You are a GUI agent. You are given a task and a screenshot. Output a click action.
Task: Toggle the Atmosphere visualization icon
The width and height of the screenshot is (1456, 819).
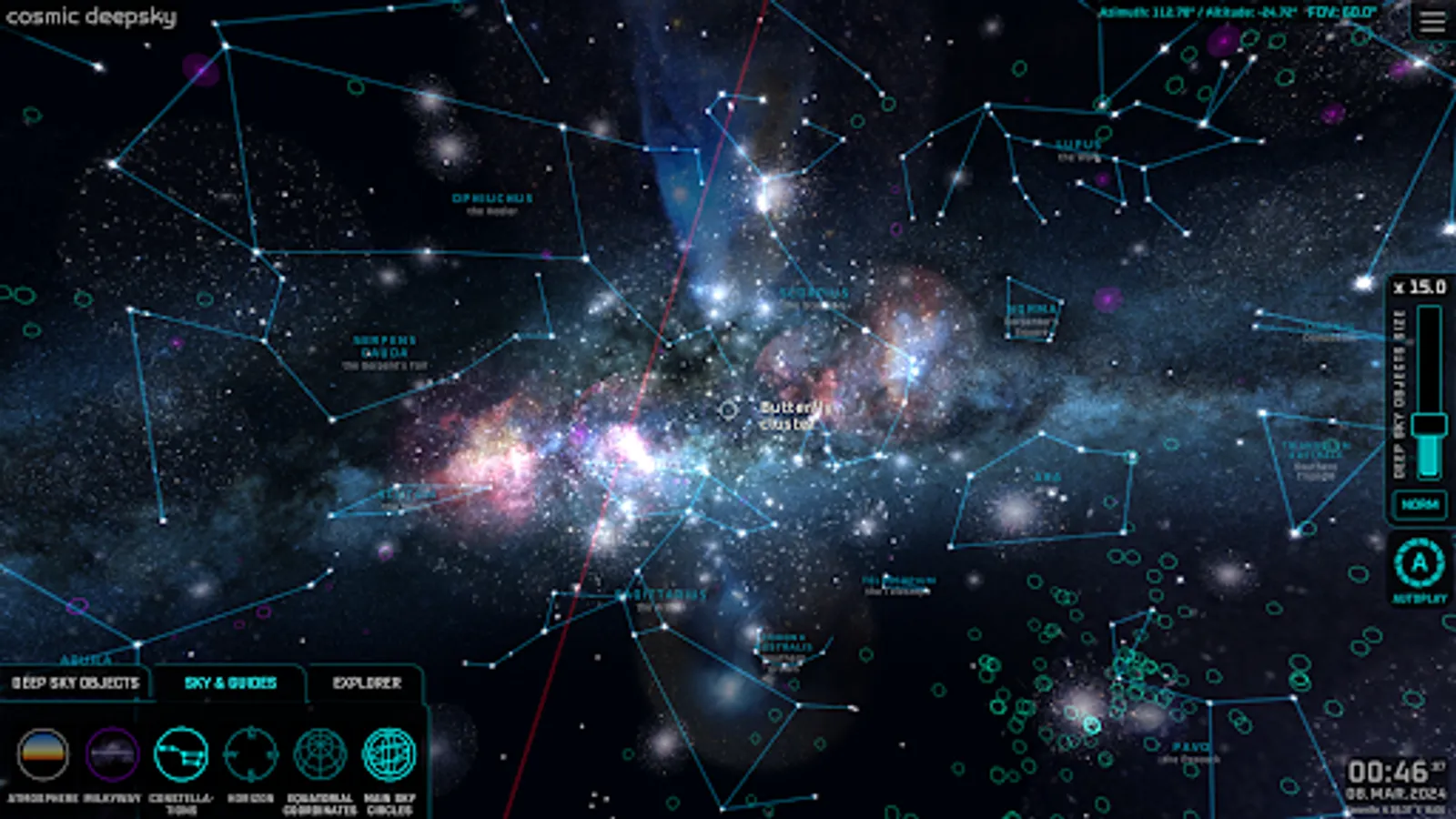point(44,753)
